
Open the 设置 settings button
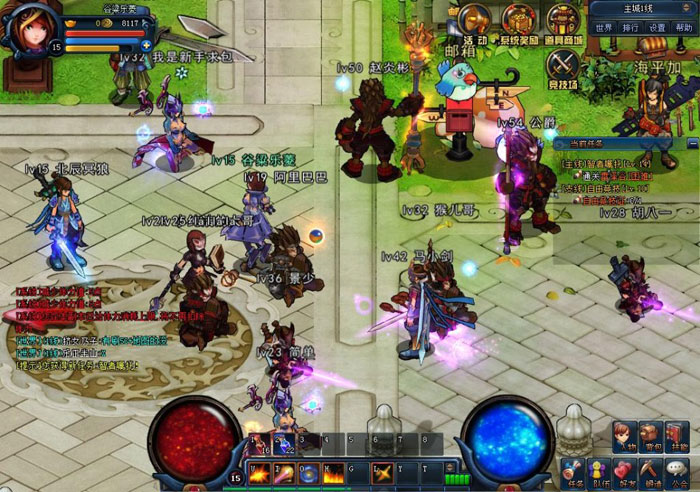coord(657,28)
